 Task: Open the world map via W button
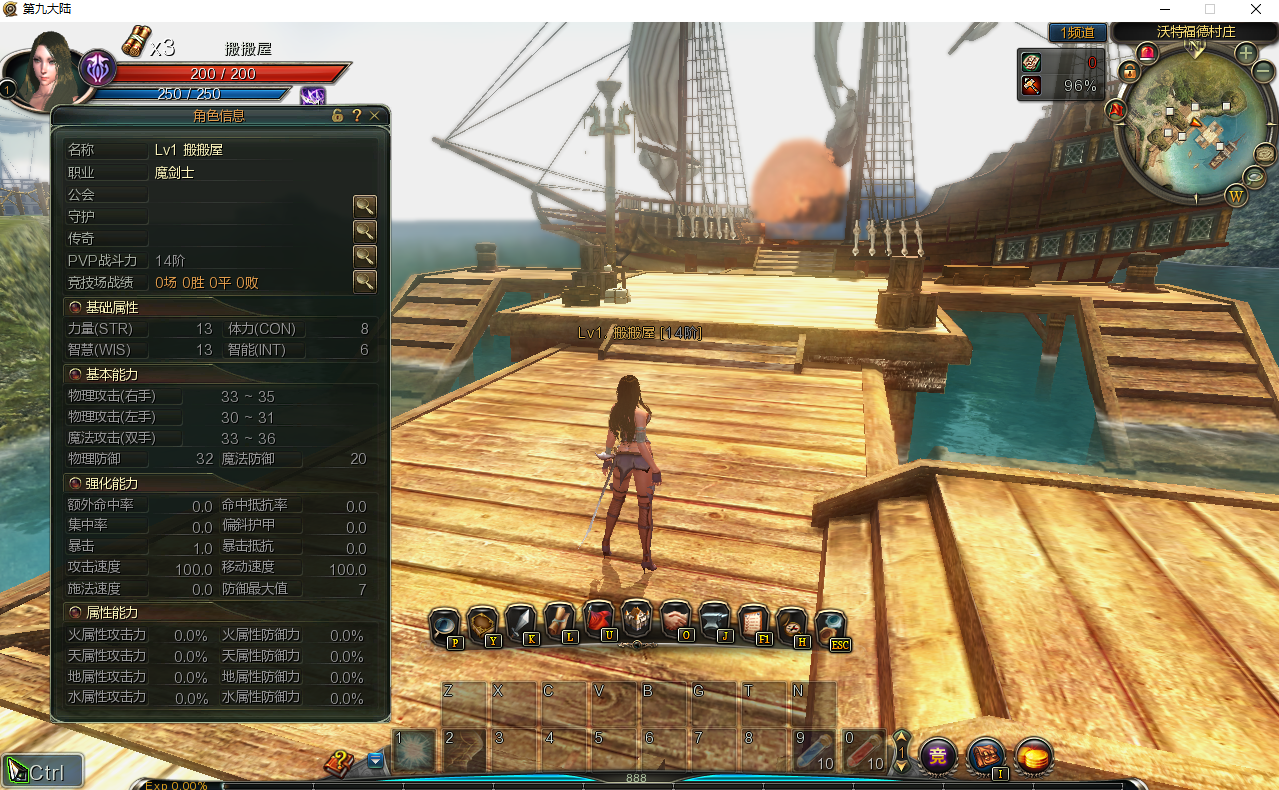point(1236,195)
